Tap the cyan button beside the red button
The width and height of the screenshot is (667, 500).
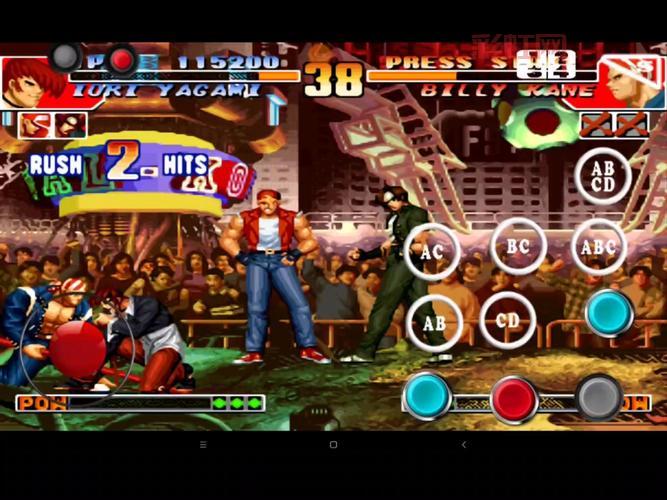(x=427, y=396)
